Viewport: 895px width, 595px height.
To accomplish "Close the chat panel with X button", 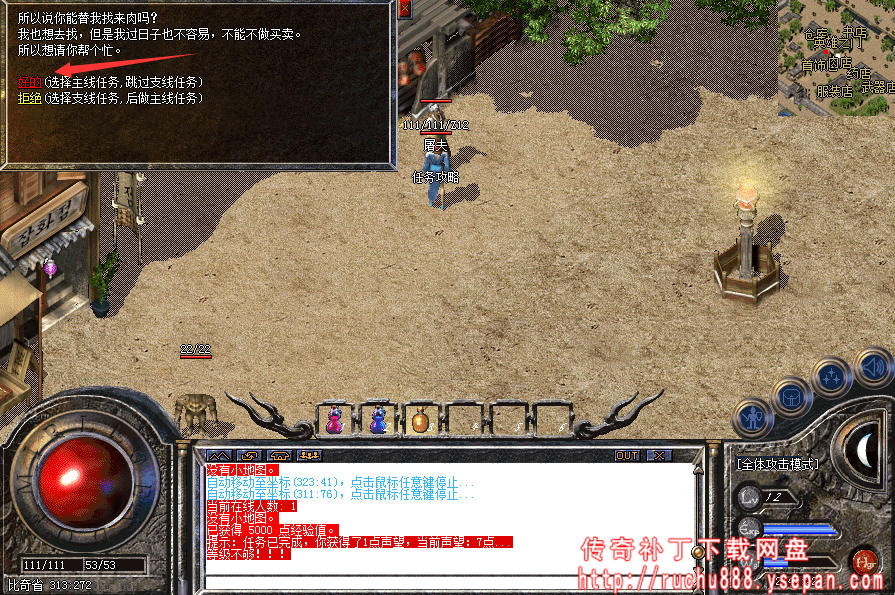I will (x=658, y=455).
